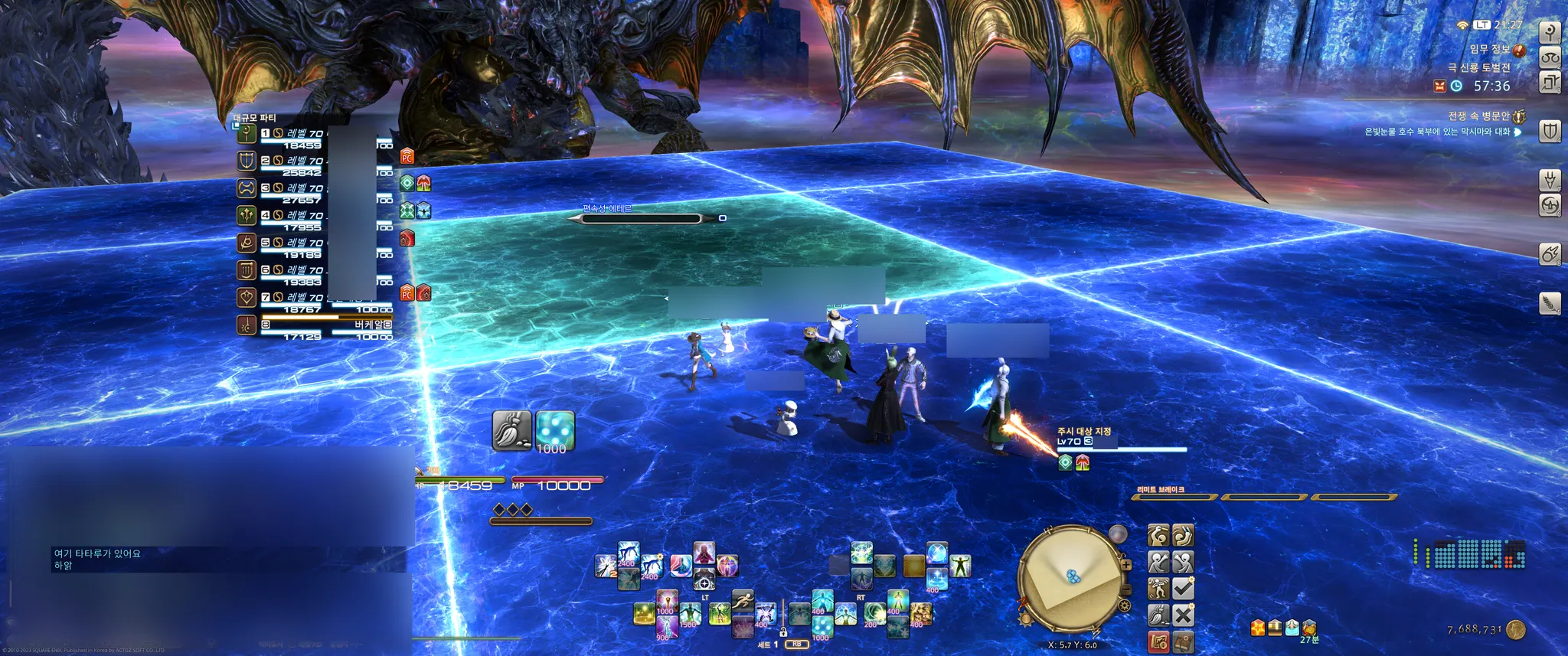
Task: Click the large broom action icon
Action: click(511, 430)
